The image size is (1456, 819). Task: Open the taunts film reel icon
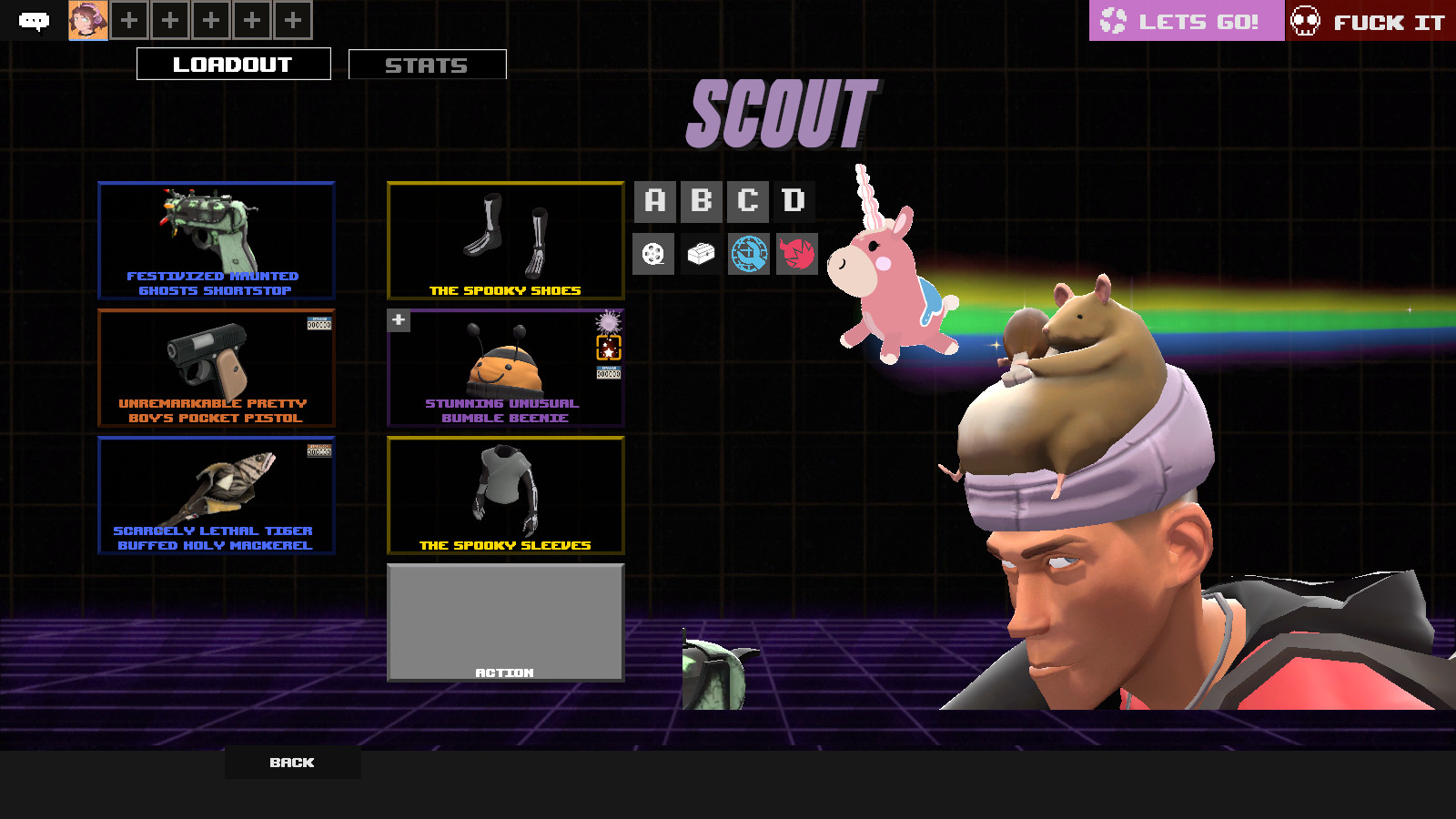pos(653,255)
